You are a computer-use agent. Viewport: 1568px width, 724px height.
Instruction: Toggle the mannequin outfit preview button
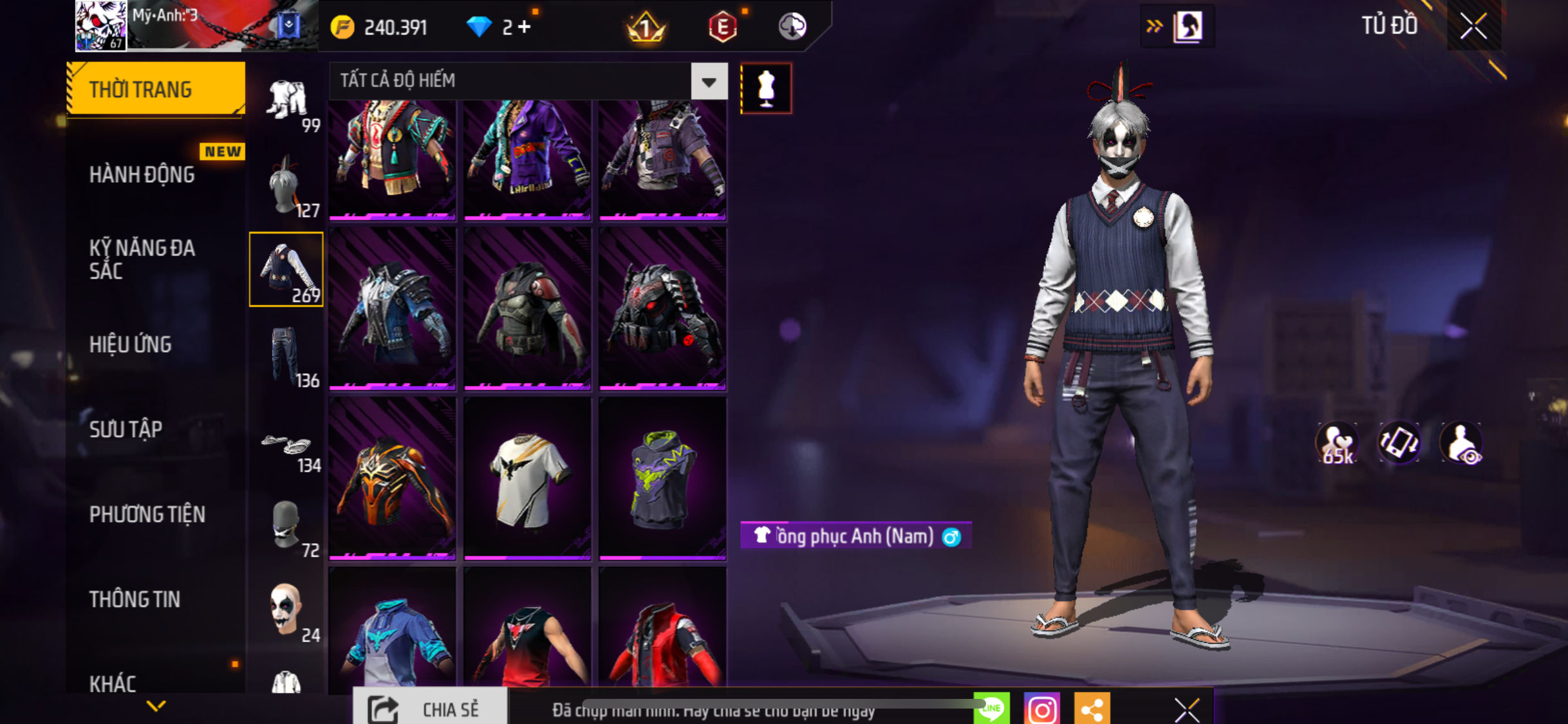765,88
